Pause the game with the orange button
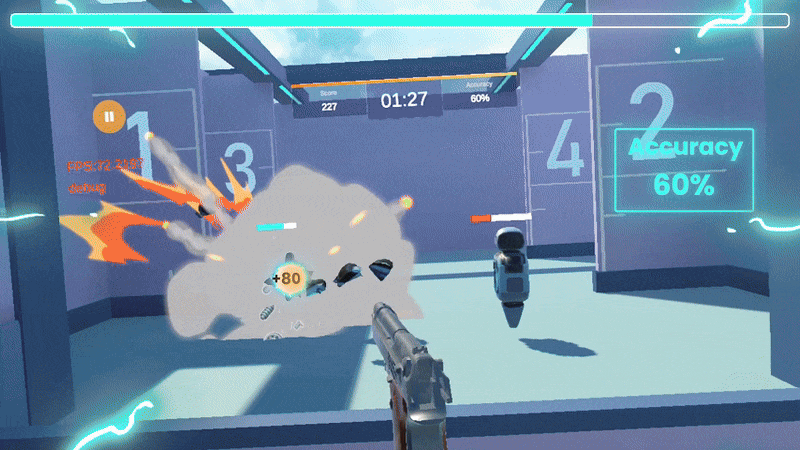The width and height of the screenshot is (800, 450). [108, 117]
